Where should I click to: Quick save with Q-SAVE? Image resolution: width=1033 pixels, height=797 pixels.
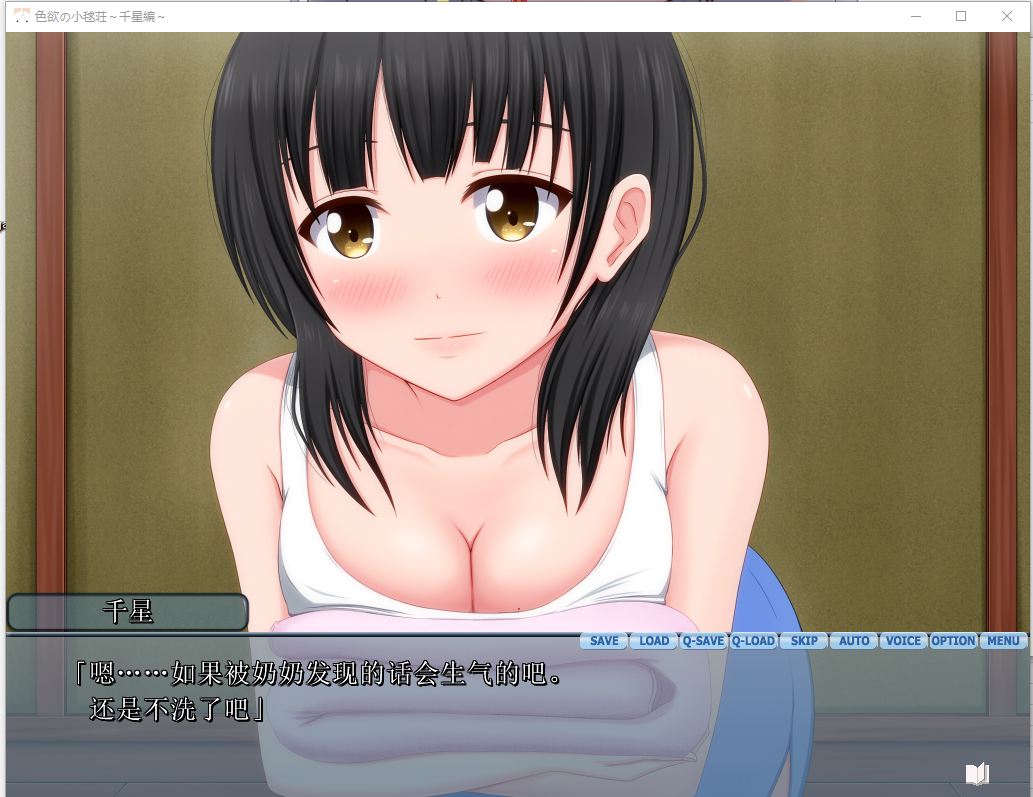(703, 641)
